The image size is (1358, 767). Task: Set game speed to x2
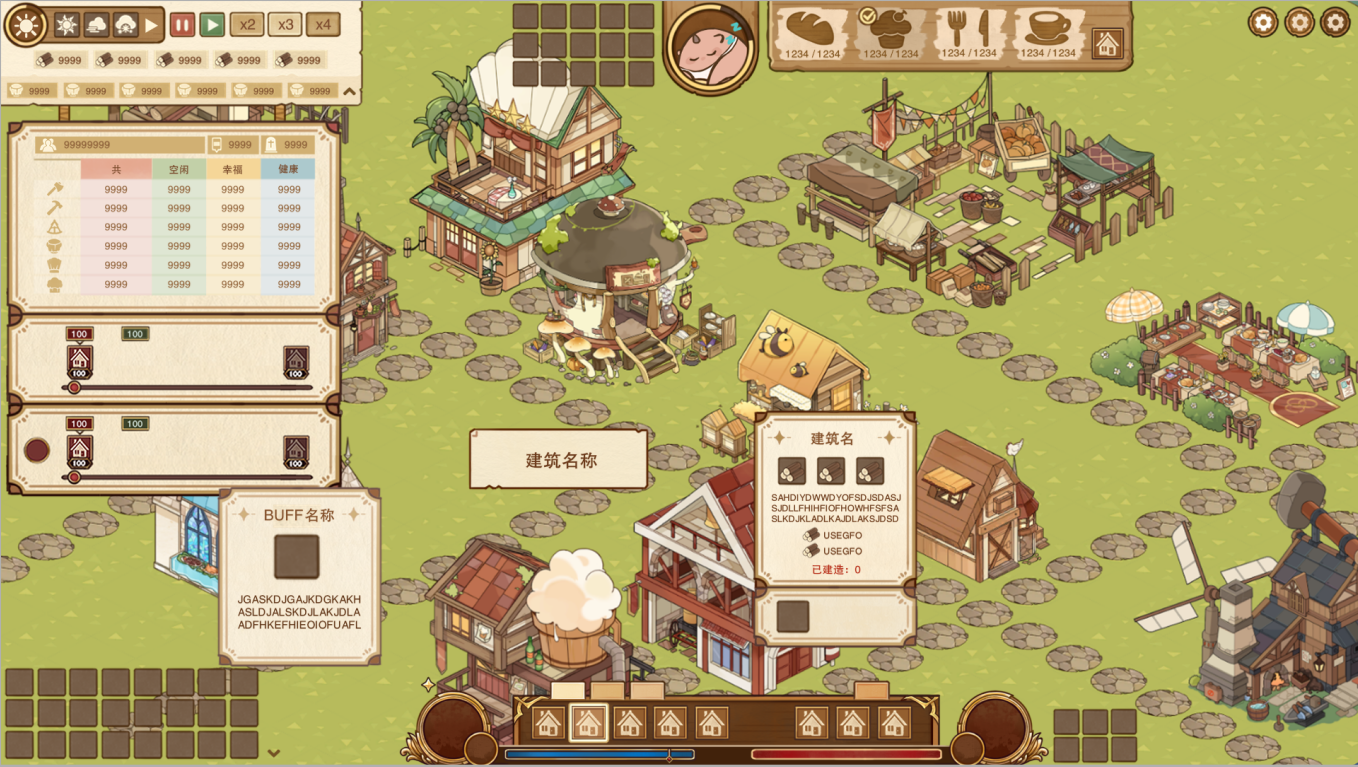(247, 25)
